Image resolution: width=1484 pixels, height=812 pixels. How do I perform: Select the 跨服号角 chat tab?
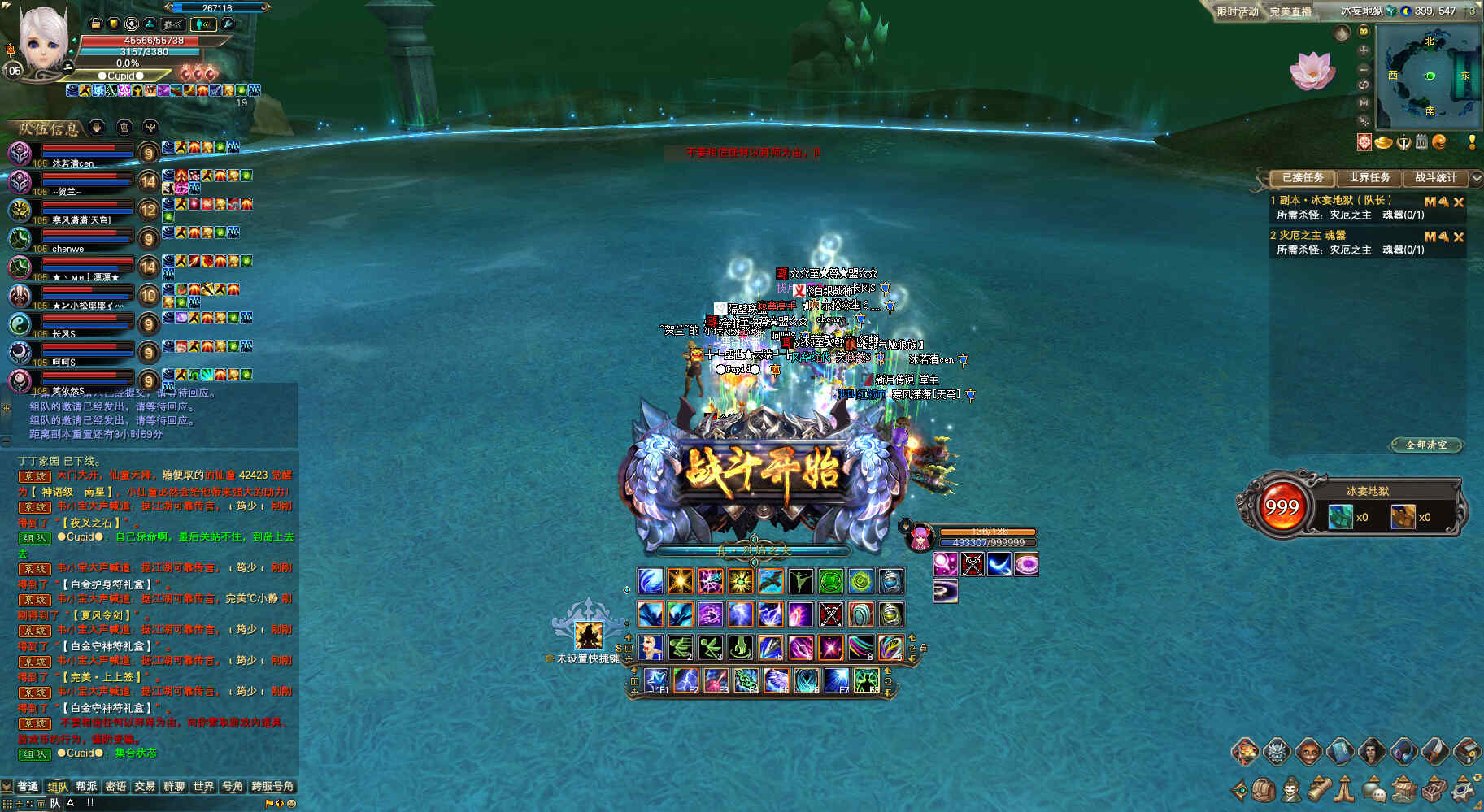272,786
